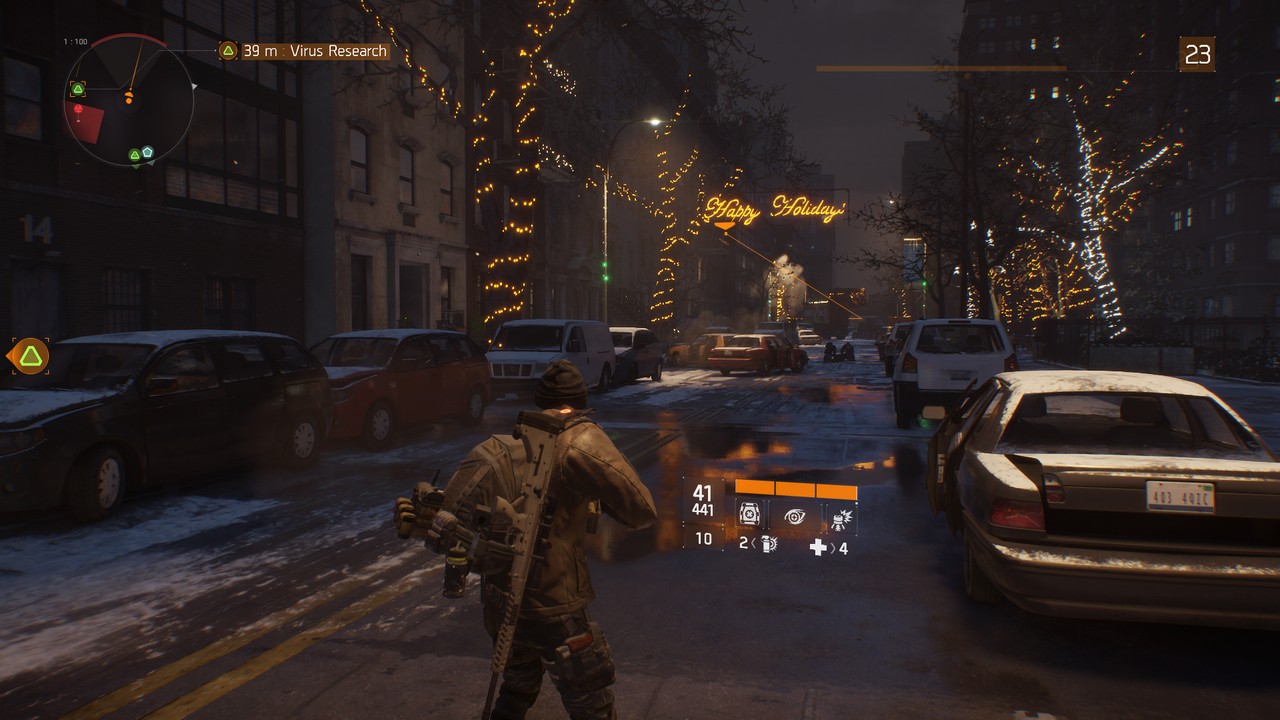The height and width of the screenshot is (720, 1280).
Task: Click the blue pentagon marker on minimap
Action: click(147, 152)
